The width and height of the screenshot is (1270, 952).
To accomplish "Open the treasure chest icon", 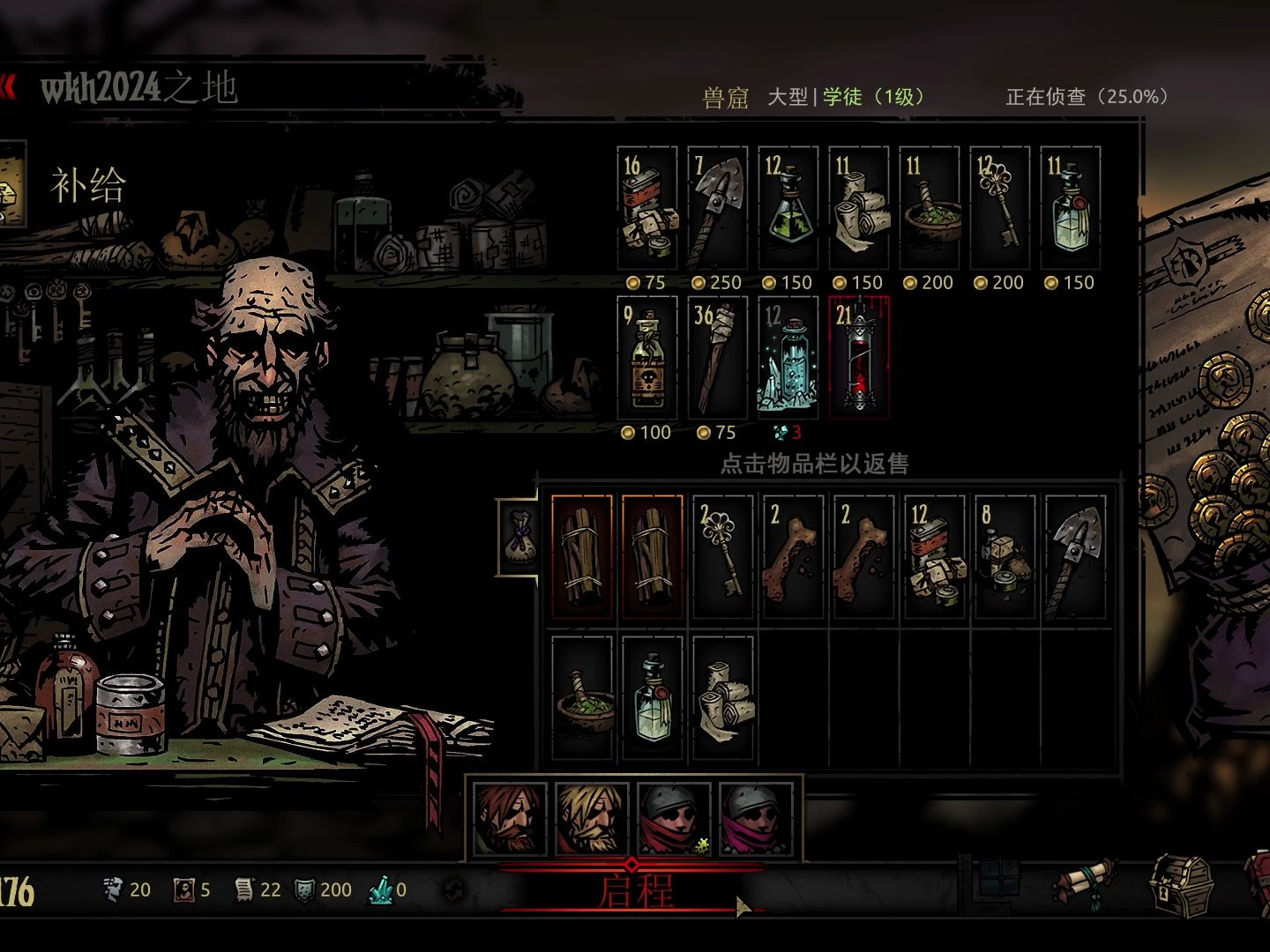I will point(1180,886).
